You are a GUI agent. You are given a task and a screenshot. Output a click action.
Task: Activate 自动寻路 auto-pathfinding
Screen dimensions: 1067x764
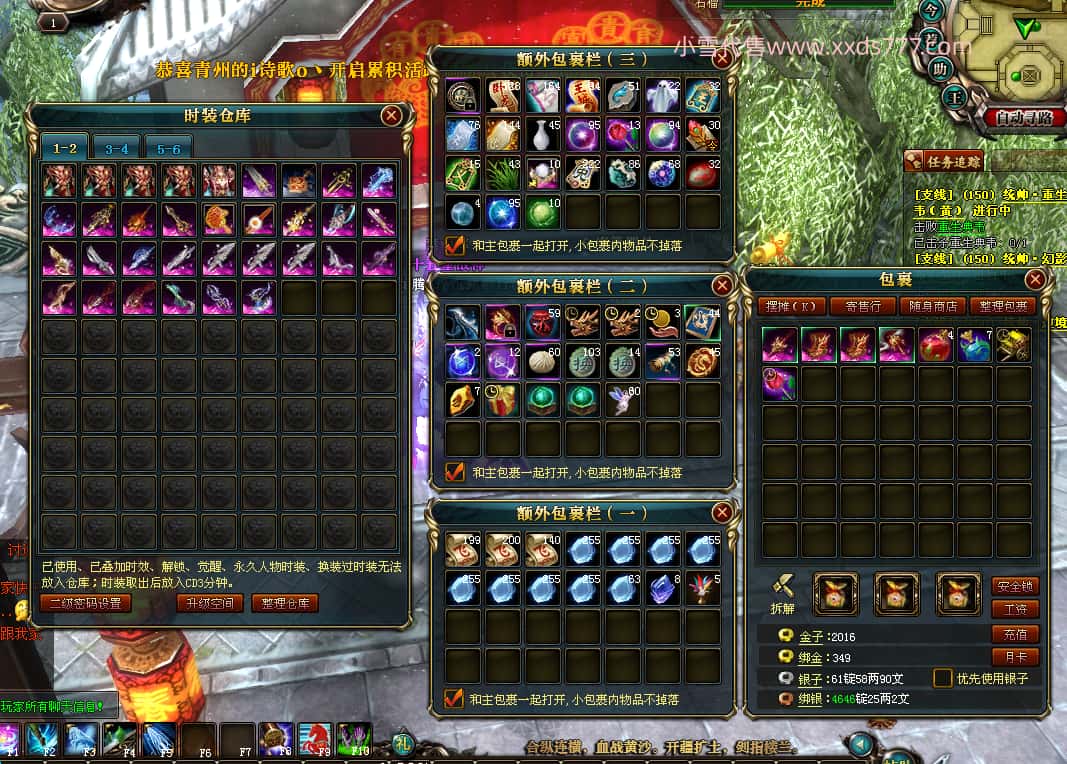[1022, 118]
